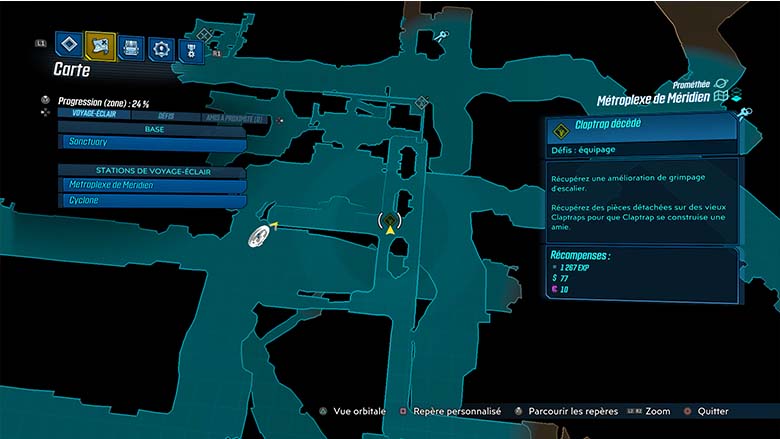Image resolution: width=780 pixels, height=439 pixels.
Task: Pick the Cyclone fast travel station
Action: coord(152,200)
